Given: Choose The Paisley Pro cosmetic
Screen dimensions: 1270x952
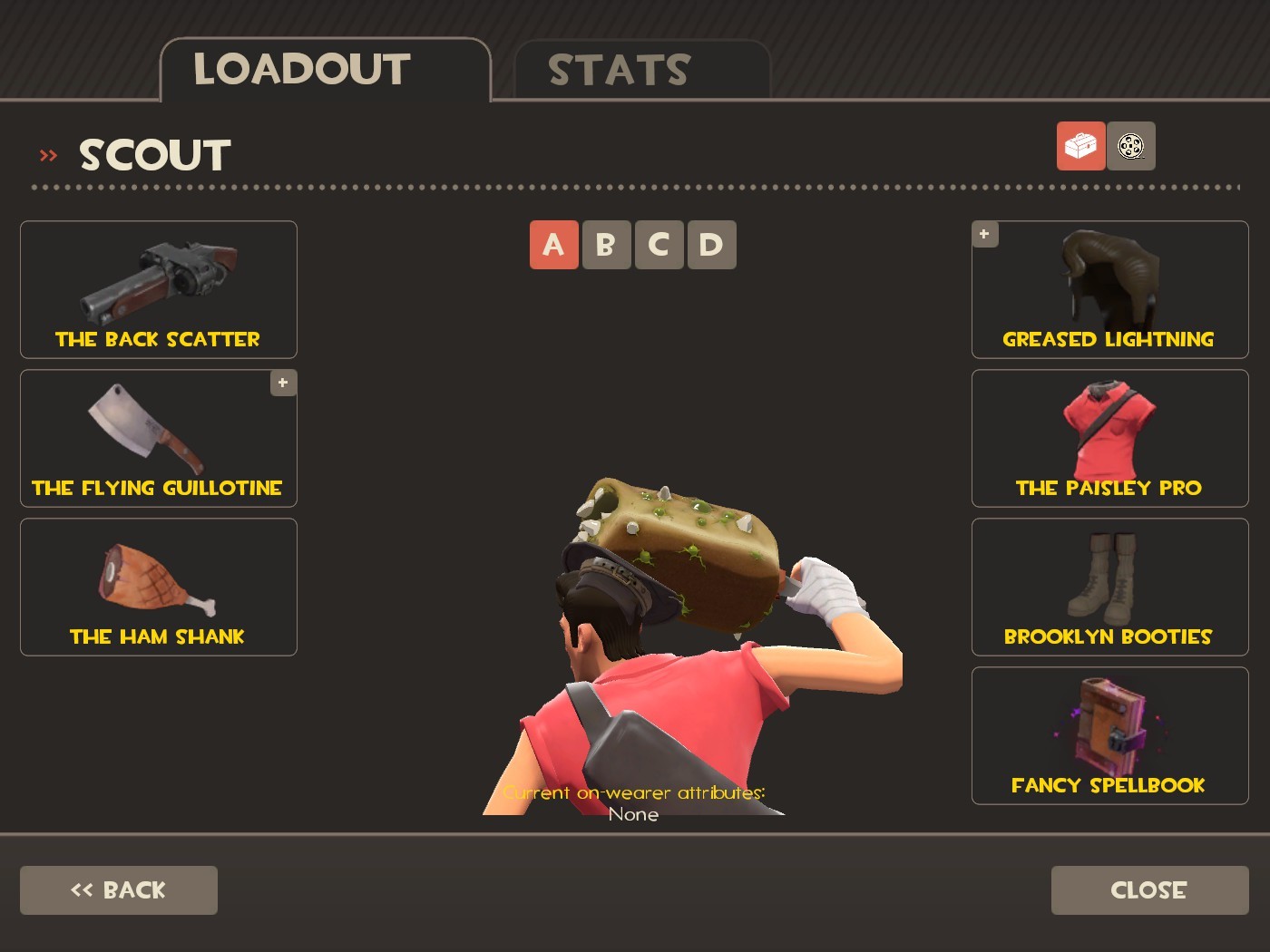Looking at the screenshot, I should coord(1109,438).
